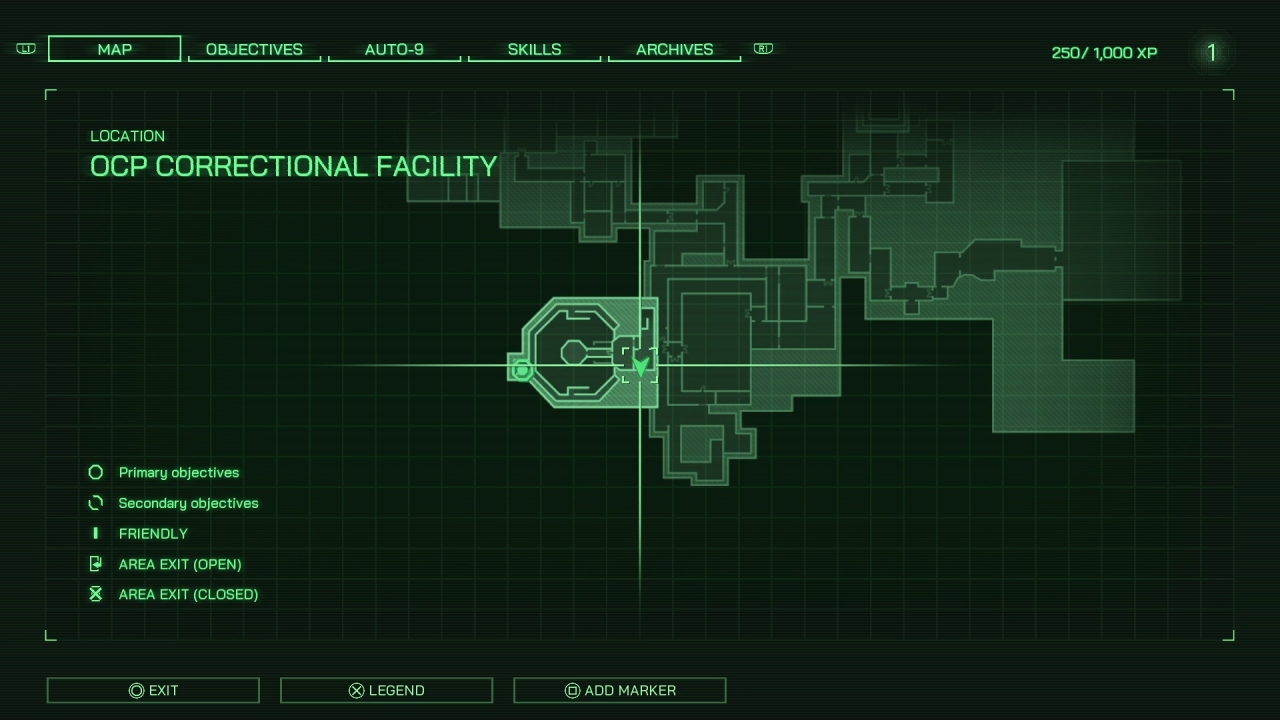Click the Area Exit (Open) legend icon
The image size is (1280, 720).
point(95,563)
